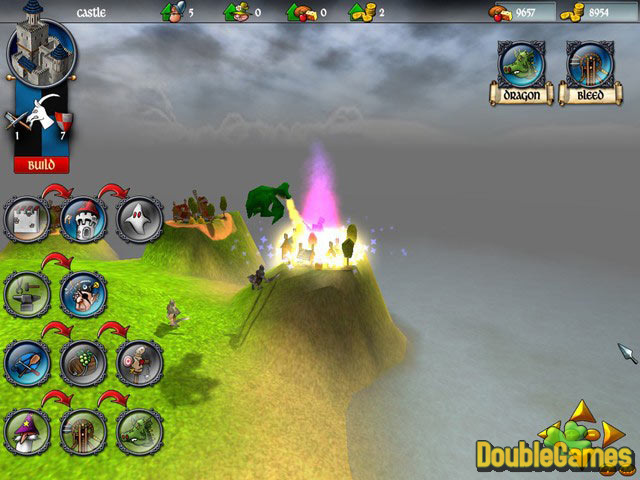Select the blue paddle building icon

pos(28,363)
